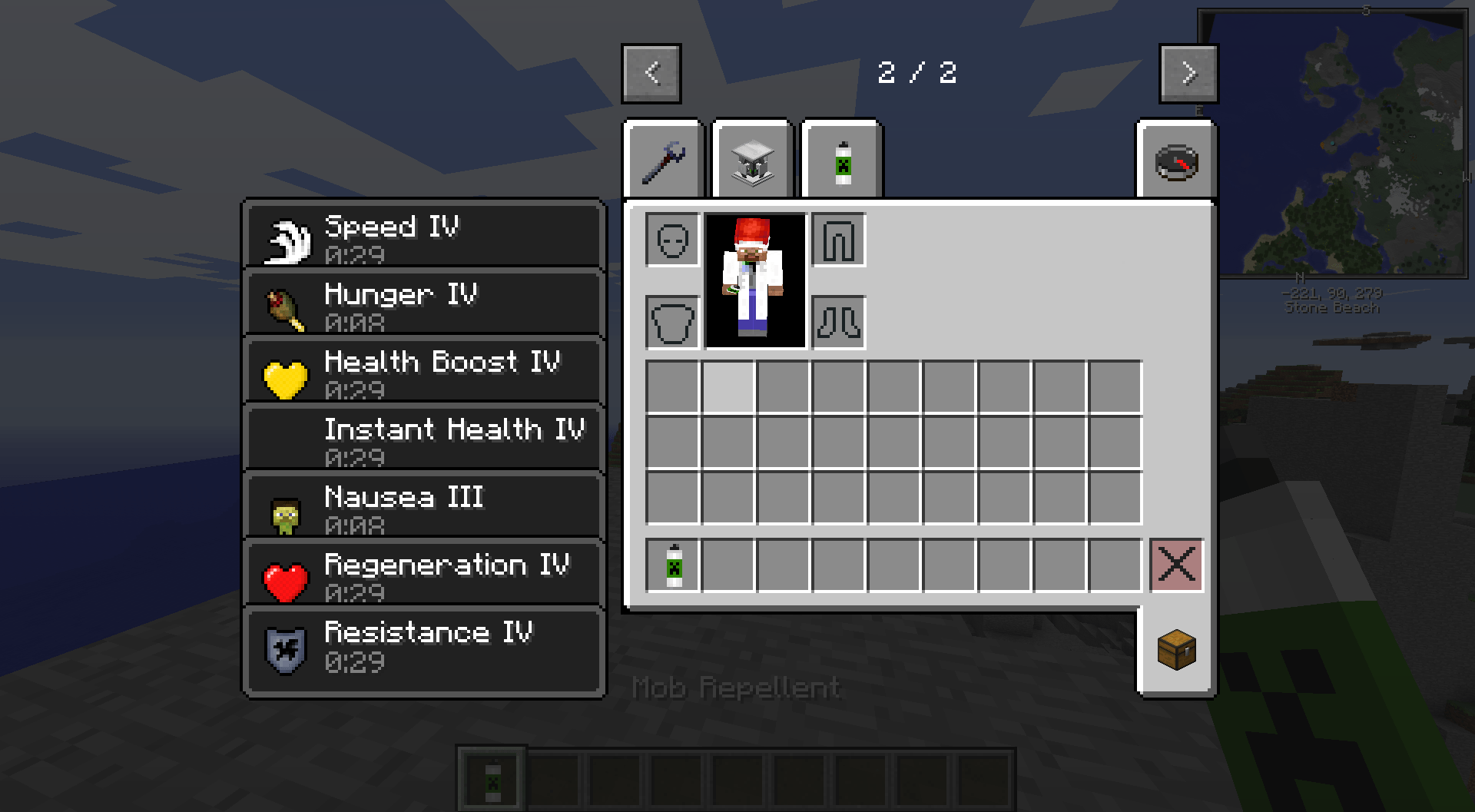Select the helmet armor slot

[x=672, y=239]
